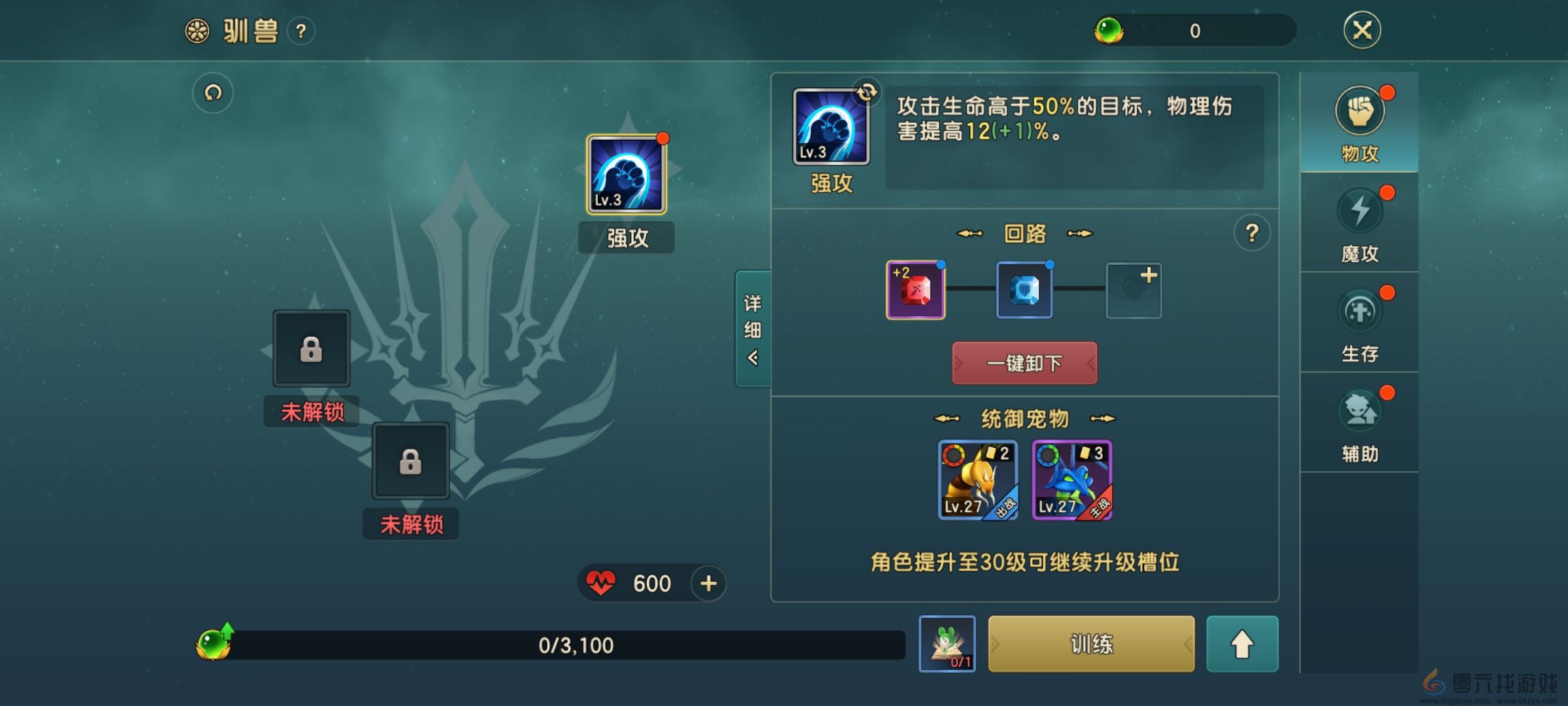Select the Lv.27 主战 pet thumbnail

pyautogui.click(x=1071, y=480)
